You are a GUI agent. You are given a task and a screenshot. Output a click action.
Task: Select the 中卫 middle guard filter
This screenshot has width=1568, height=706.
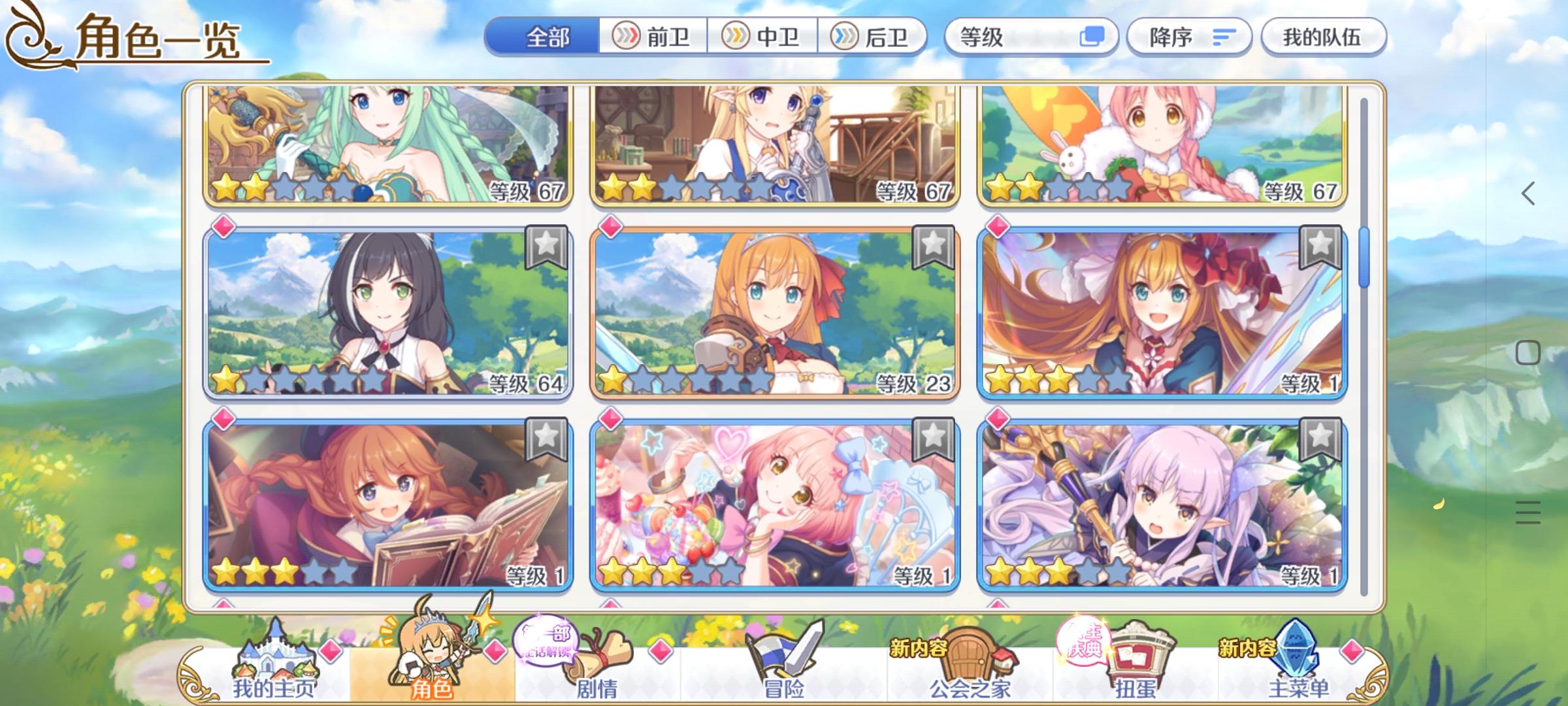766,37
